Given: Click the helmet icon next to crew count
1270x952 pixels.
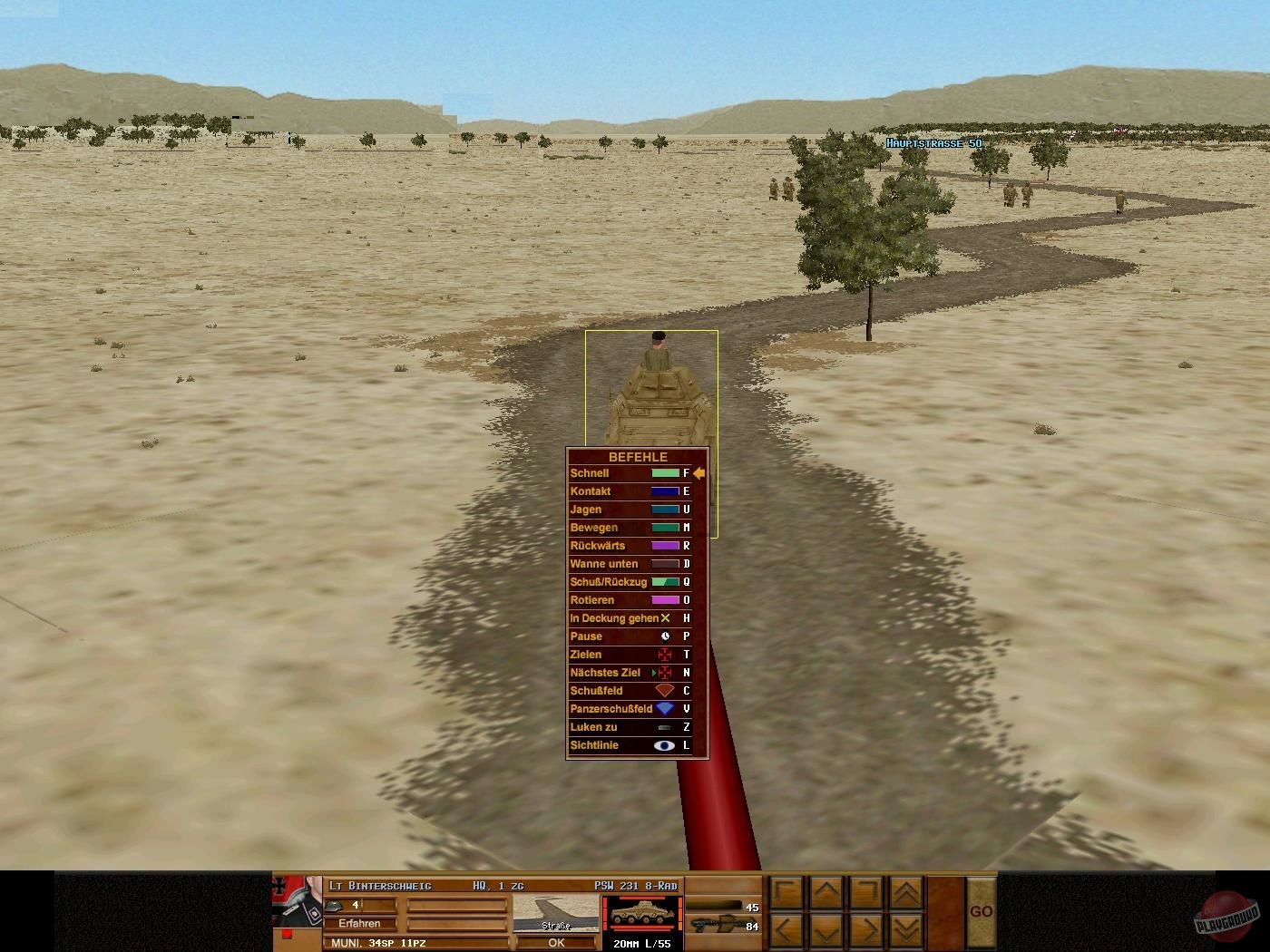Looking at the screenshot, I should (x=335, y=906).
